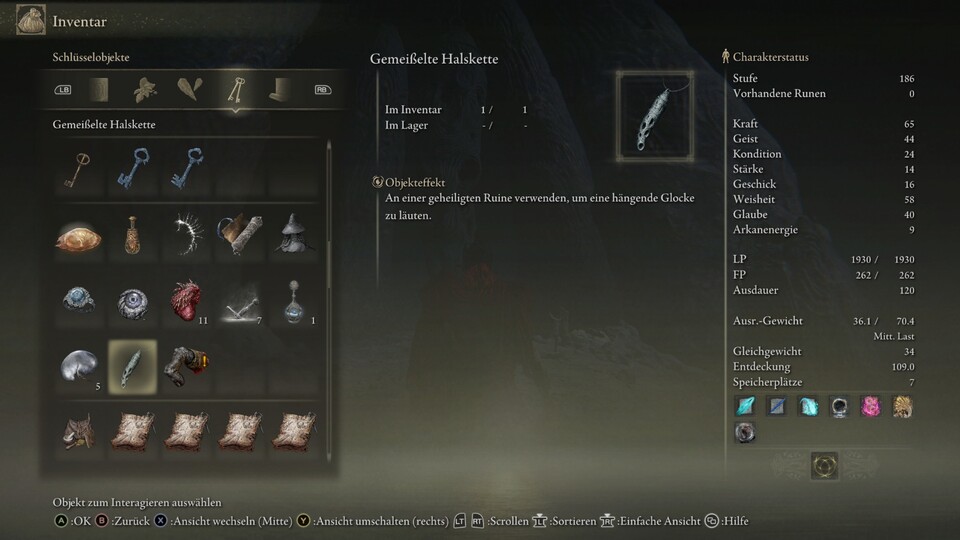Select the red heart item with count 11
Screen dimensions: 960x540
pos(186,299)
